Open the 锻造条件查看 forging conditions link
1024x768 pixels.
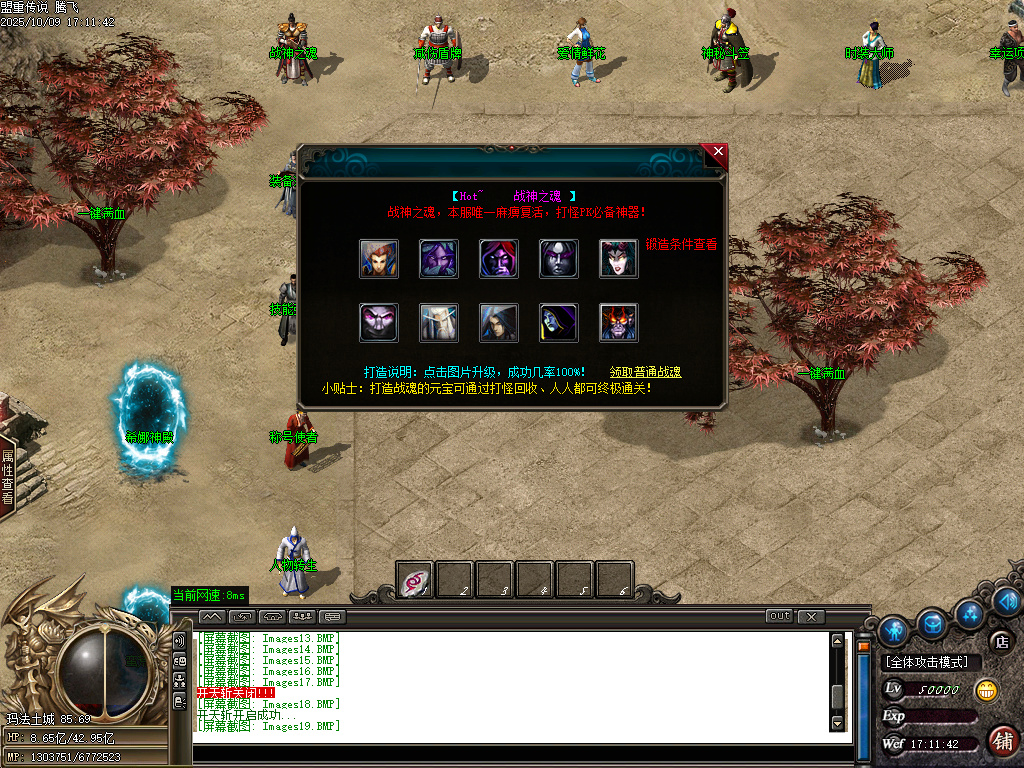point(681,244)
